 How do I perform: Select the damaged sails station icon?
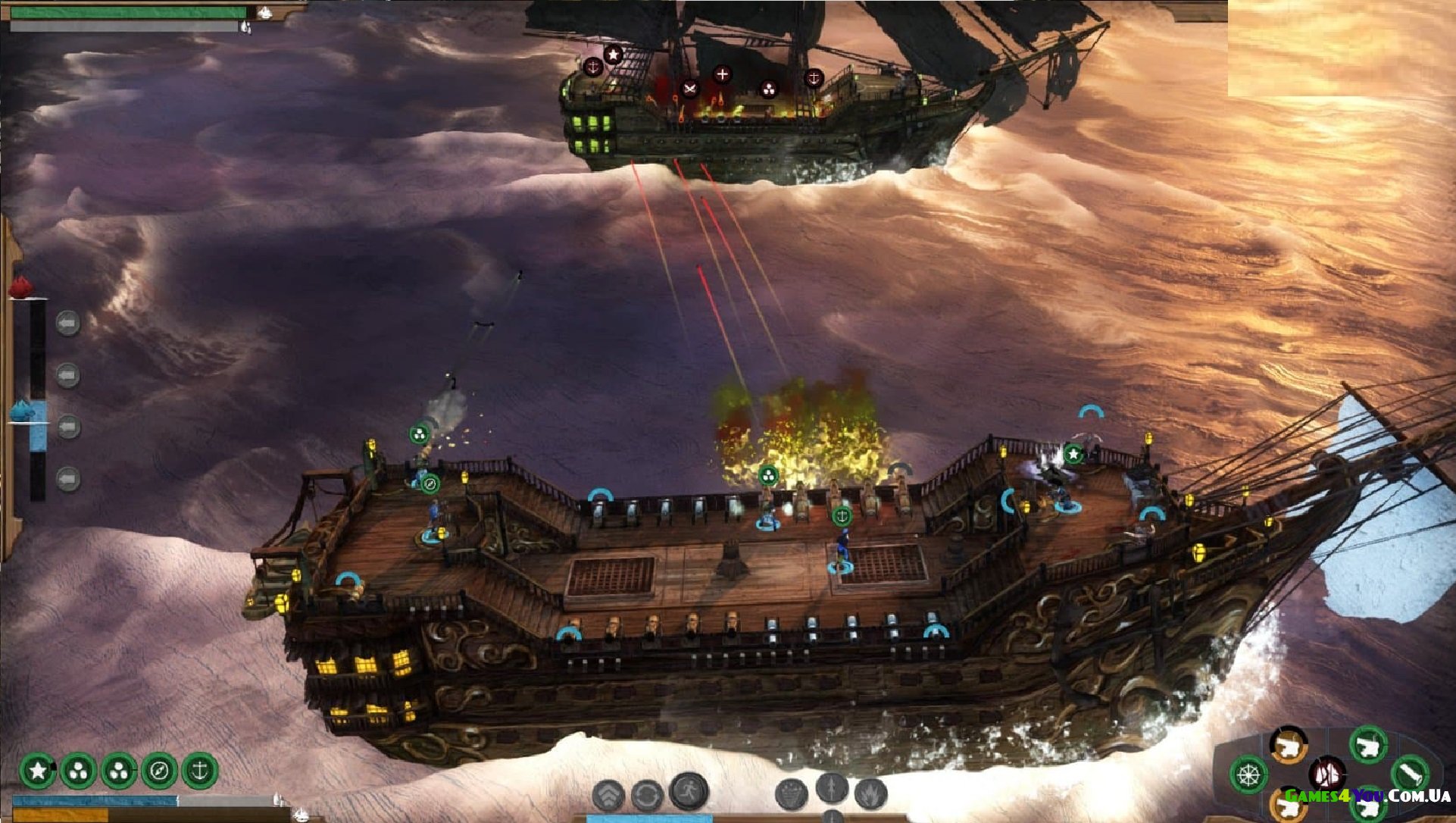click(x=1327, y=774)
